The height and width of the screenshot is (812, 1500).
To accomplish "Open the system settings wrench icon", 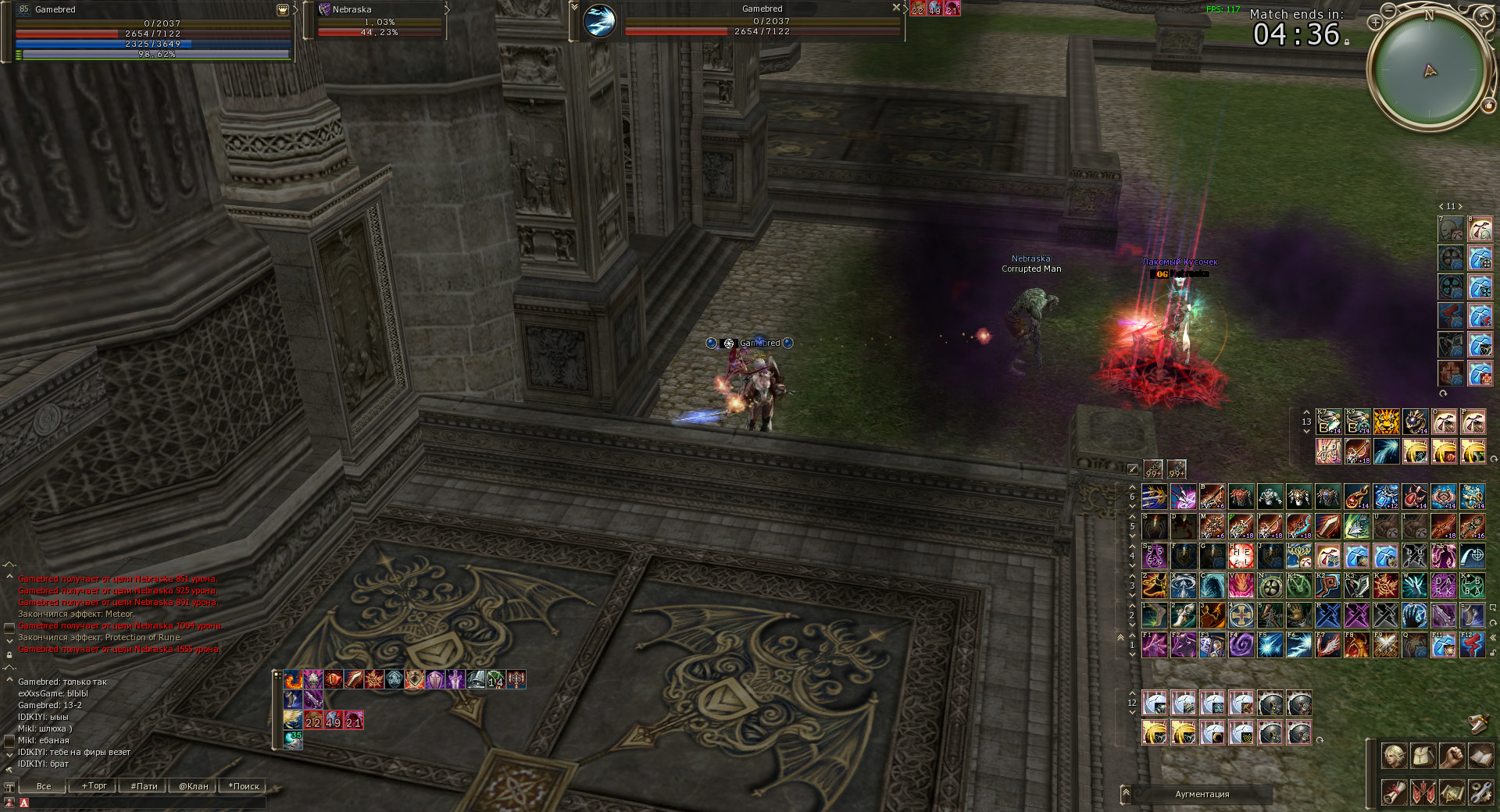I will [x=1481, y=792].
